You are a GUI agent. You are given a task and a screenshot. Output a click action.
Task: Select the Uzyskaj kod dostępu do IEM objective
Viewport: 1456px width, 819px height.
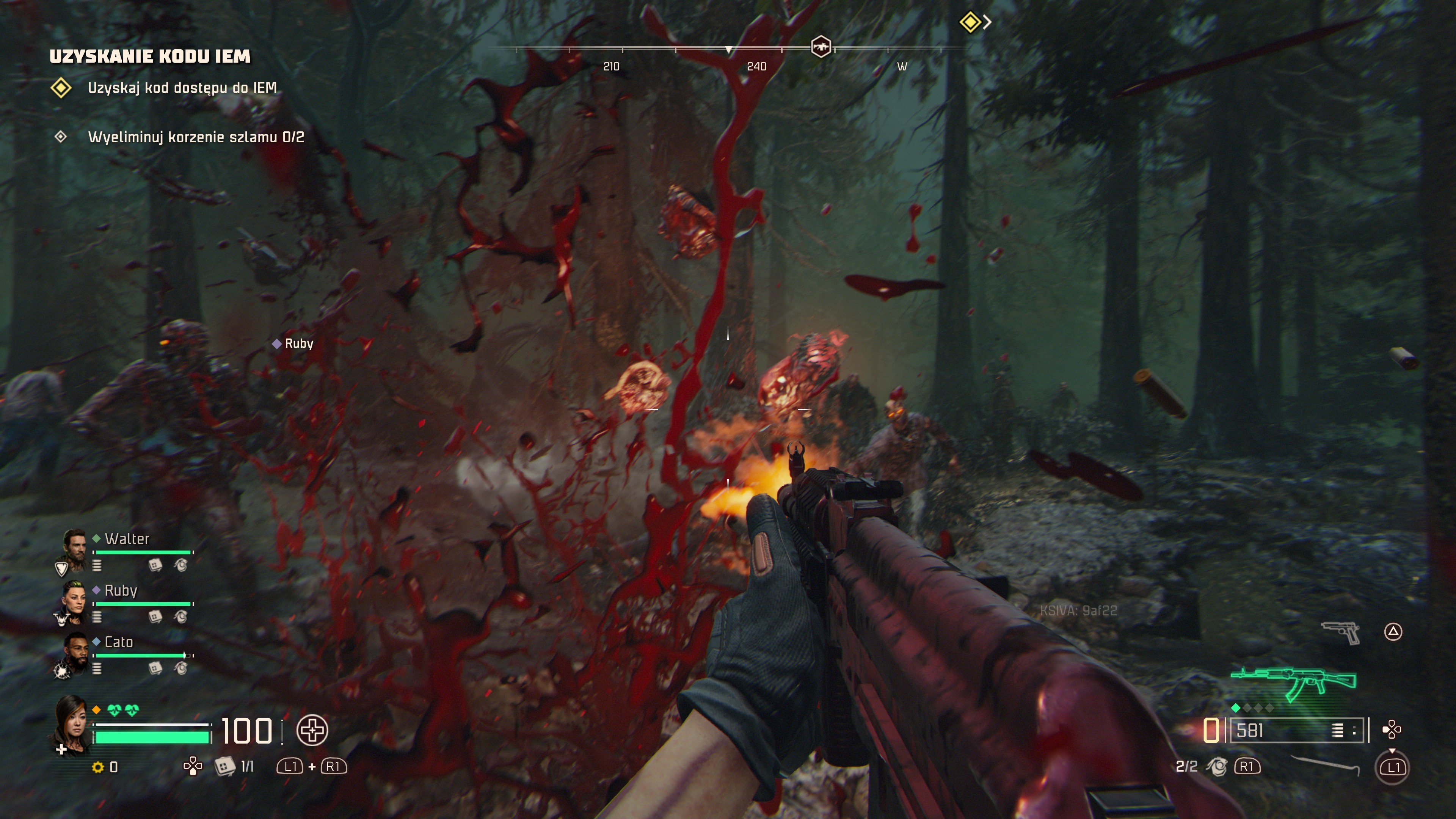[182, 88]
